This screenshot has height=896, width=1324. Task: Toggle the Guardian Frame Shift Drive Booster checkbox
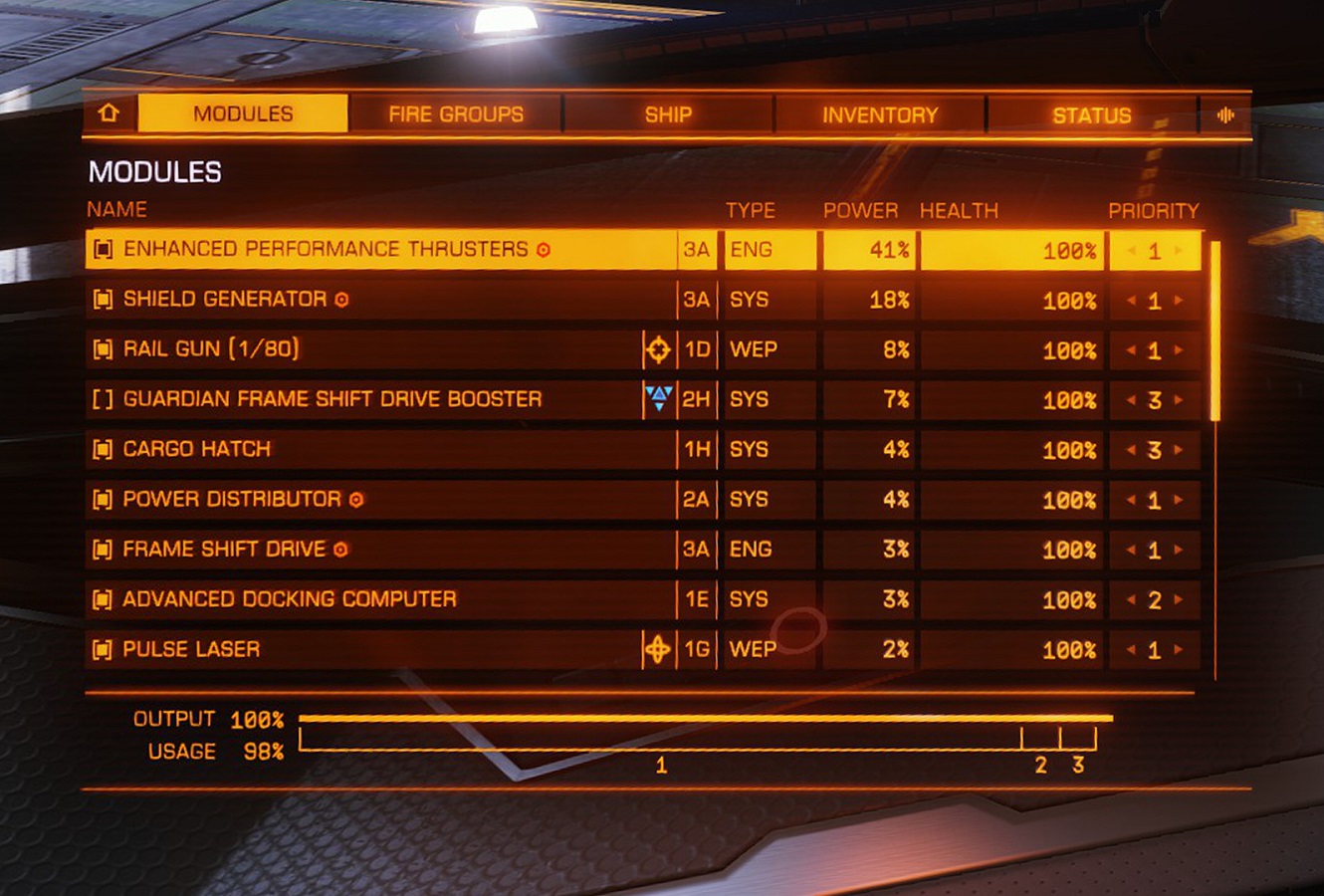point(102,399)
